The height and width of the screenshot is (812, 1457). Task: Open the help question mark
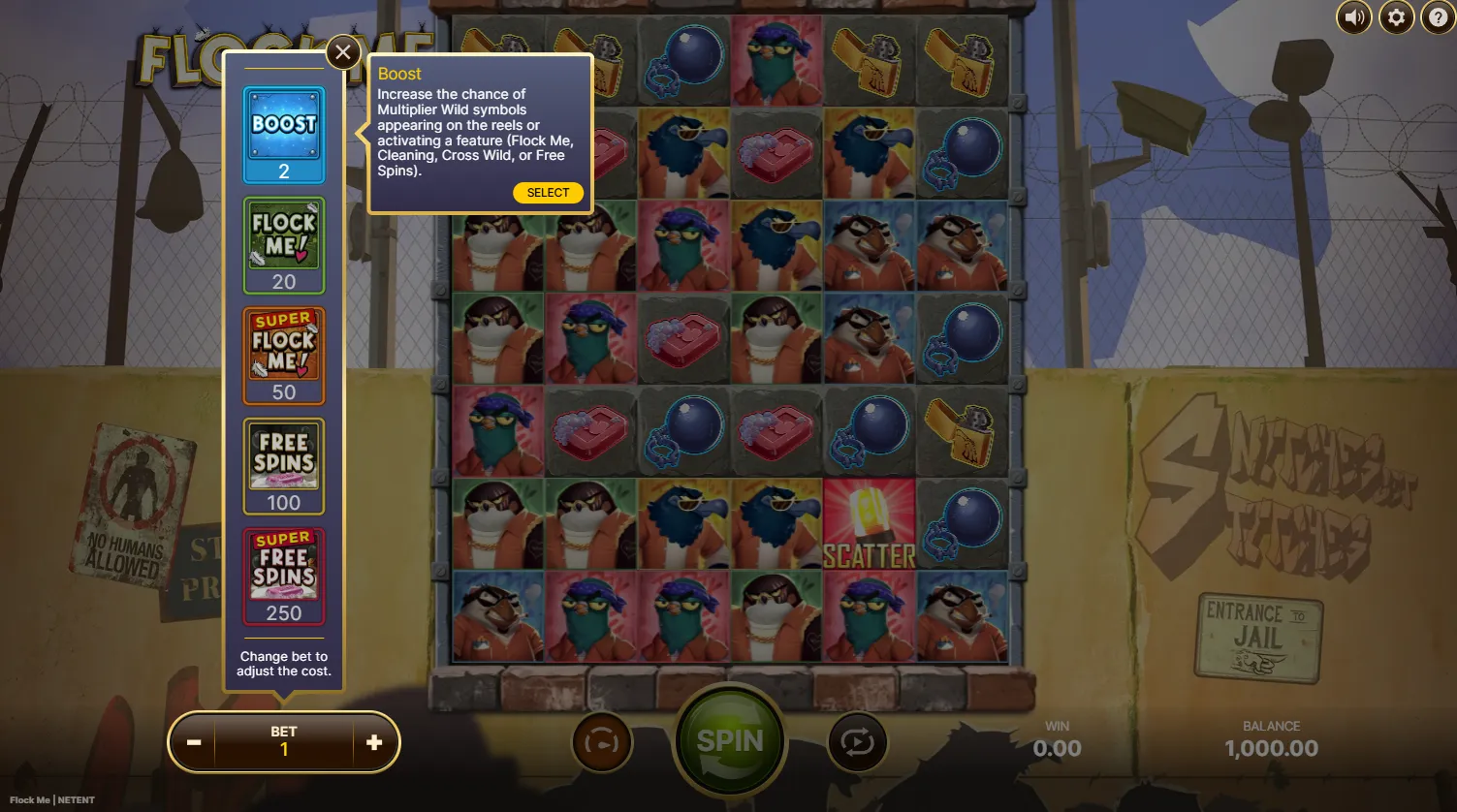pyautogui.click(x=1438, y=17)
